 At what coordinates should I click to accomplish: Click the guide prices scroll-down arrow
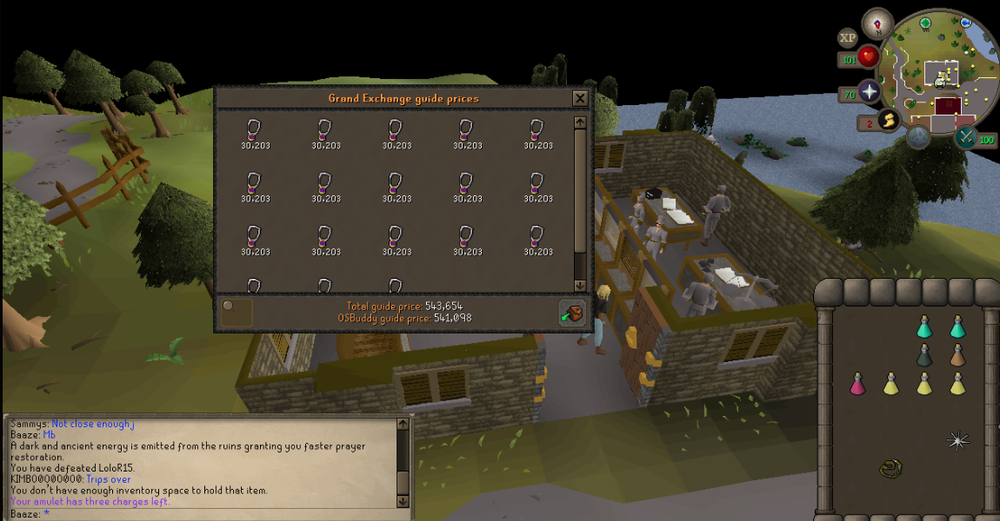pos(580,284)
